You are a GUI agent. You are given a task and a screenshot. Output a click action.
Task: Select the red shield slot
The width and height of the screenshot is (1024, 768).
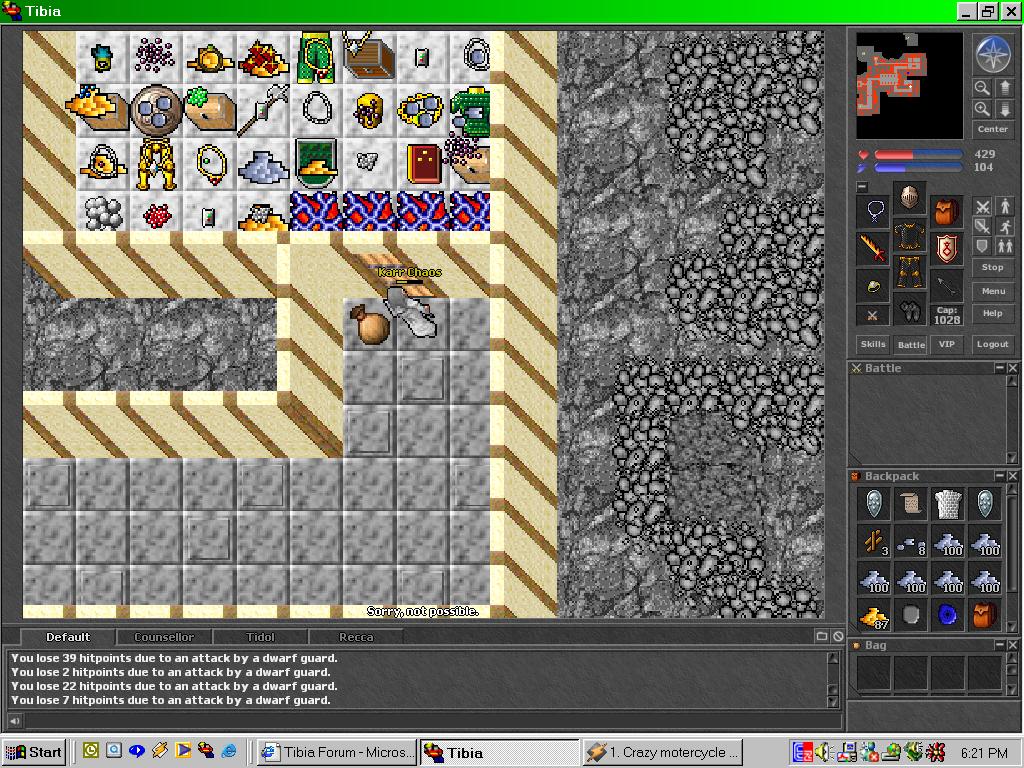(x=946, y=248)
